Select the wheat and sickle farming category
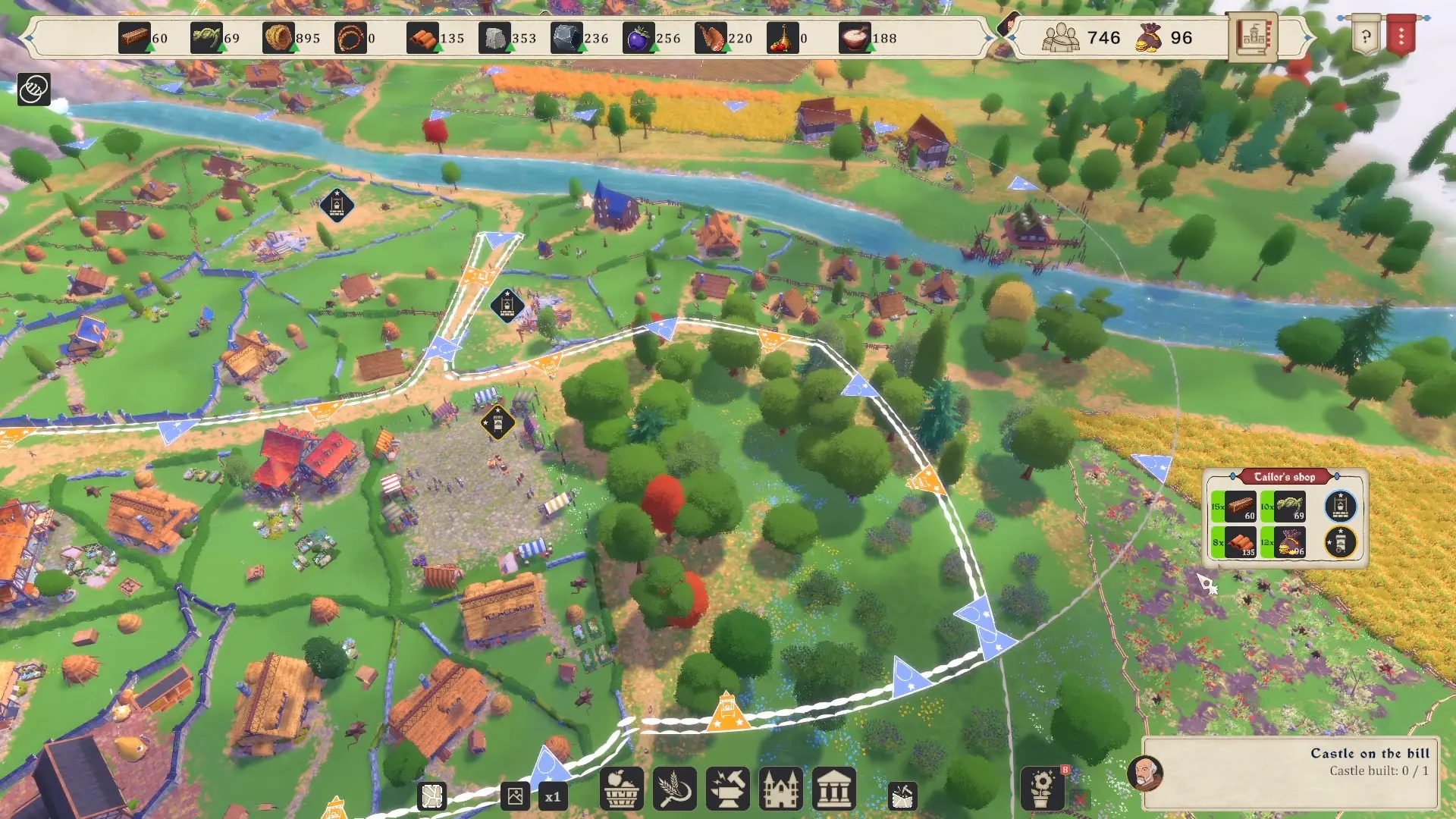 coord(674,789)
